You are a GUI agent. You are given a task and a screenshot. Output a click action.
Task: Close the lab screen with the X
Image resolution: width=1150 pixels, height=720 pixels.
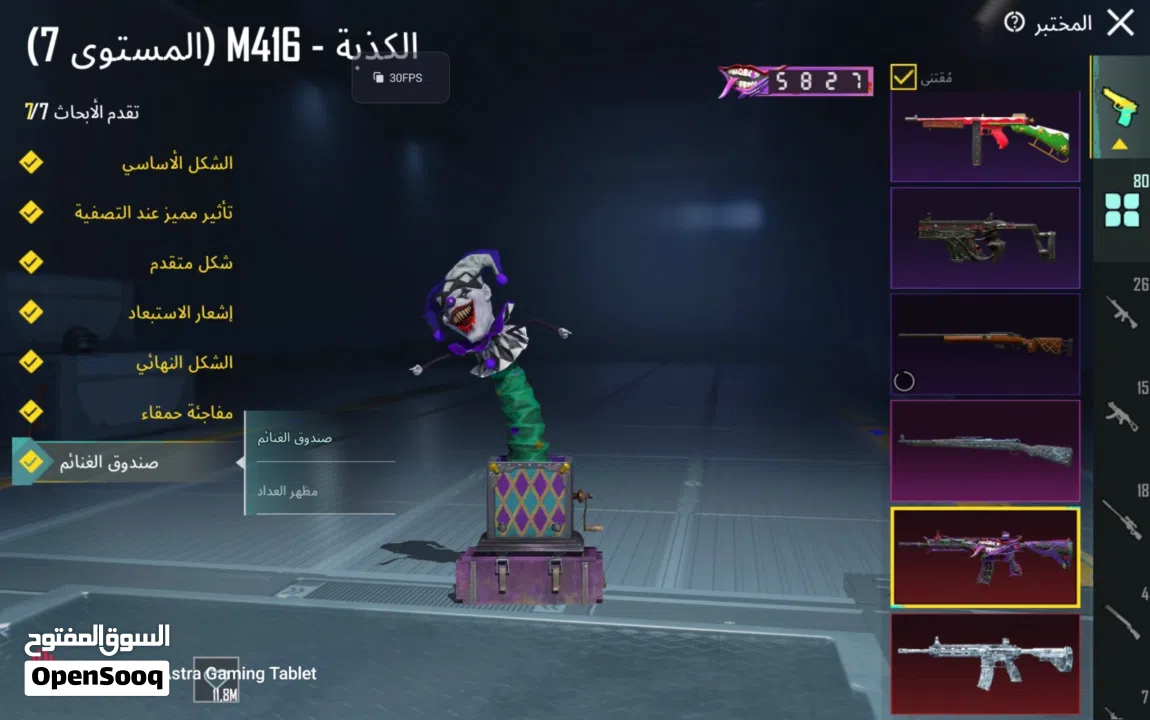(x=1120, y=23)
